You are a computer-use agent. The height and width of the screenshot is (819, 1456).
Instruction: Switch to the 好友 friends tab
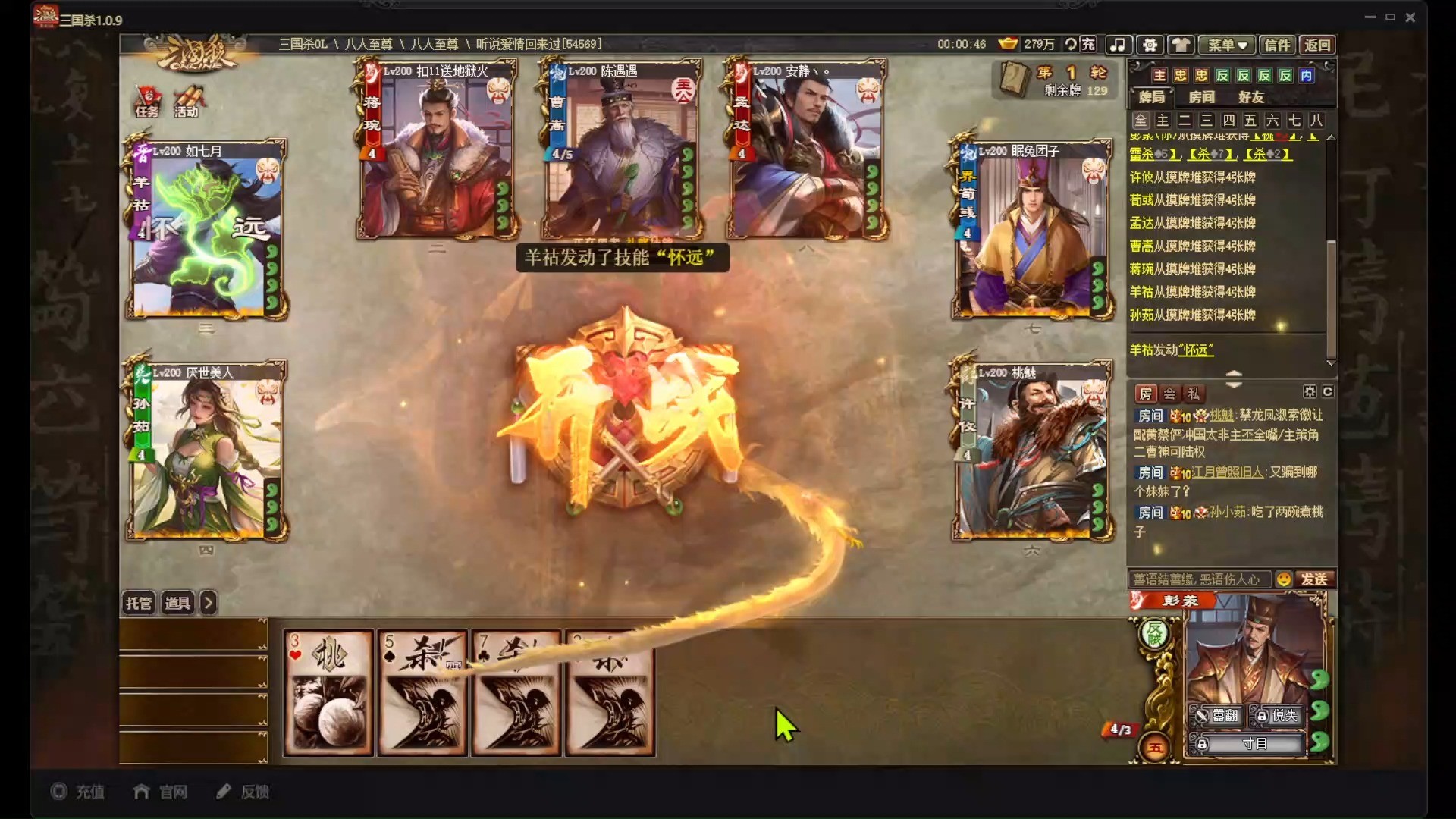1250,97
